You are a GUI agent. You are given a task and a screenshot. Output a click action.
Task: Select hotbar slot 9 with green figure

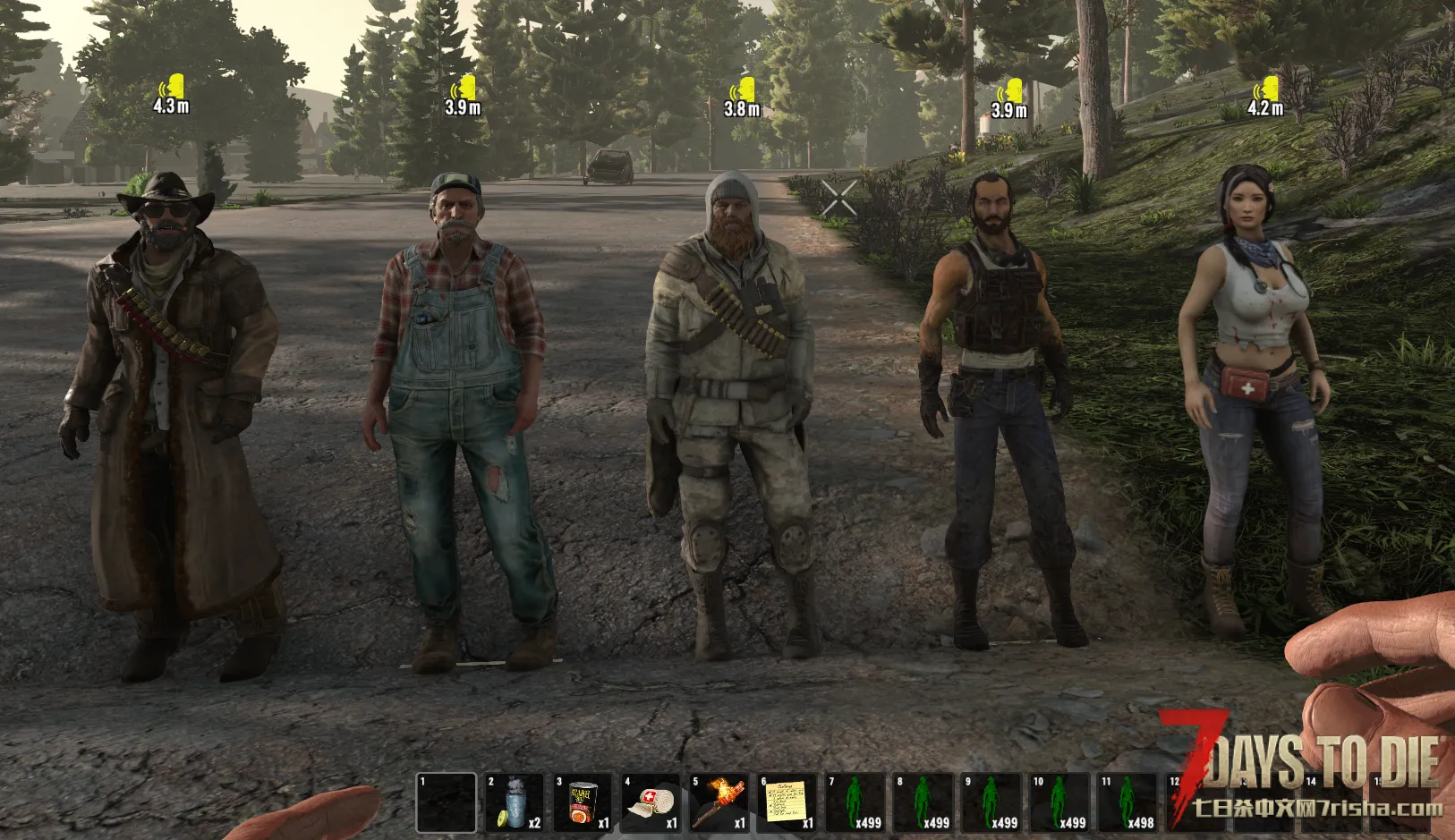pos(990,802)
